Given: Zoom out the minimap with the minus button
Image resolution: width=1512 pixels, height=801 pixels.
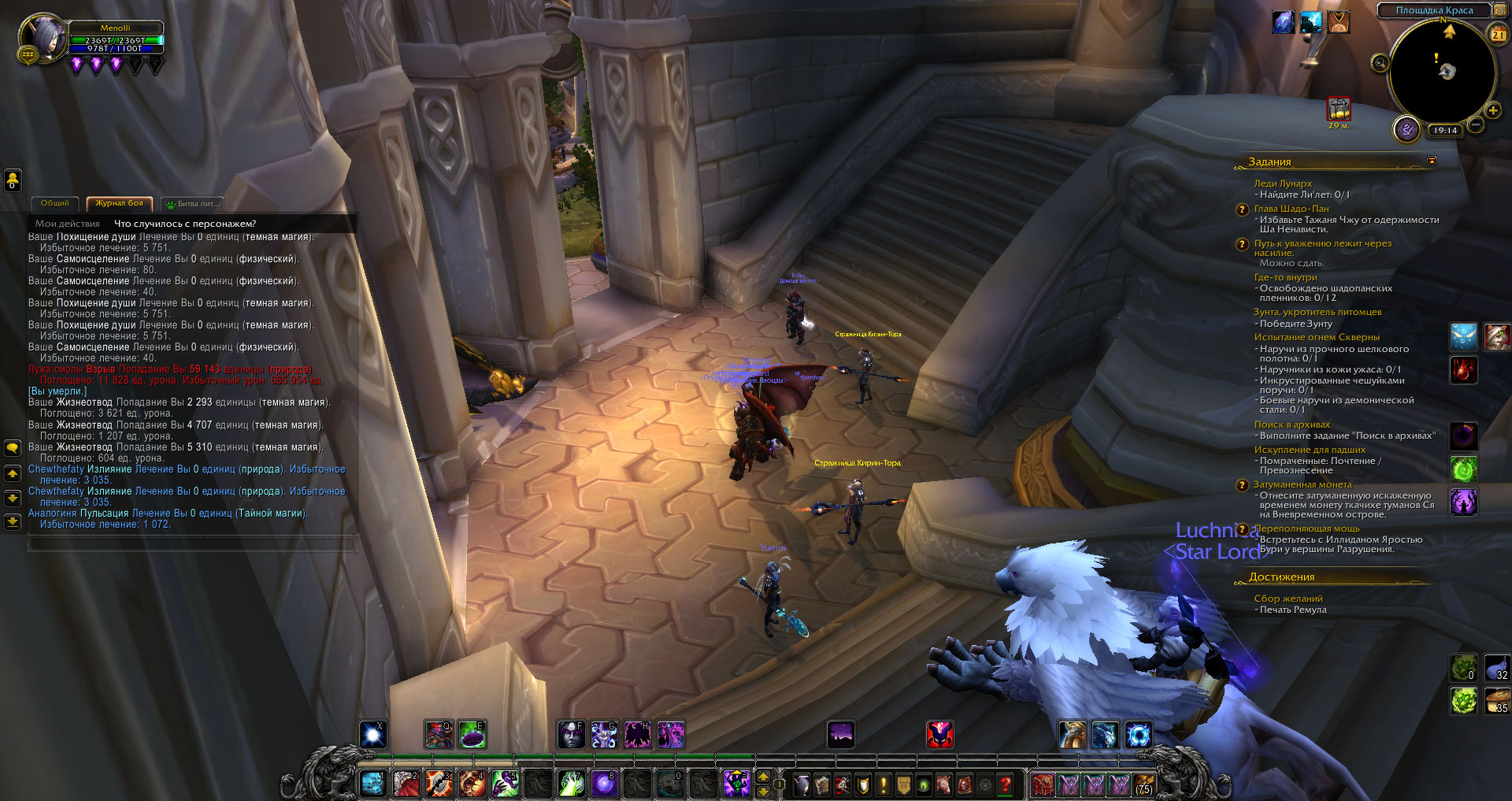Looking at the screenshot, I should click(x=1476, y=124).
